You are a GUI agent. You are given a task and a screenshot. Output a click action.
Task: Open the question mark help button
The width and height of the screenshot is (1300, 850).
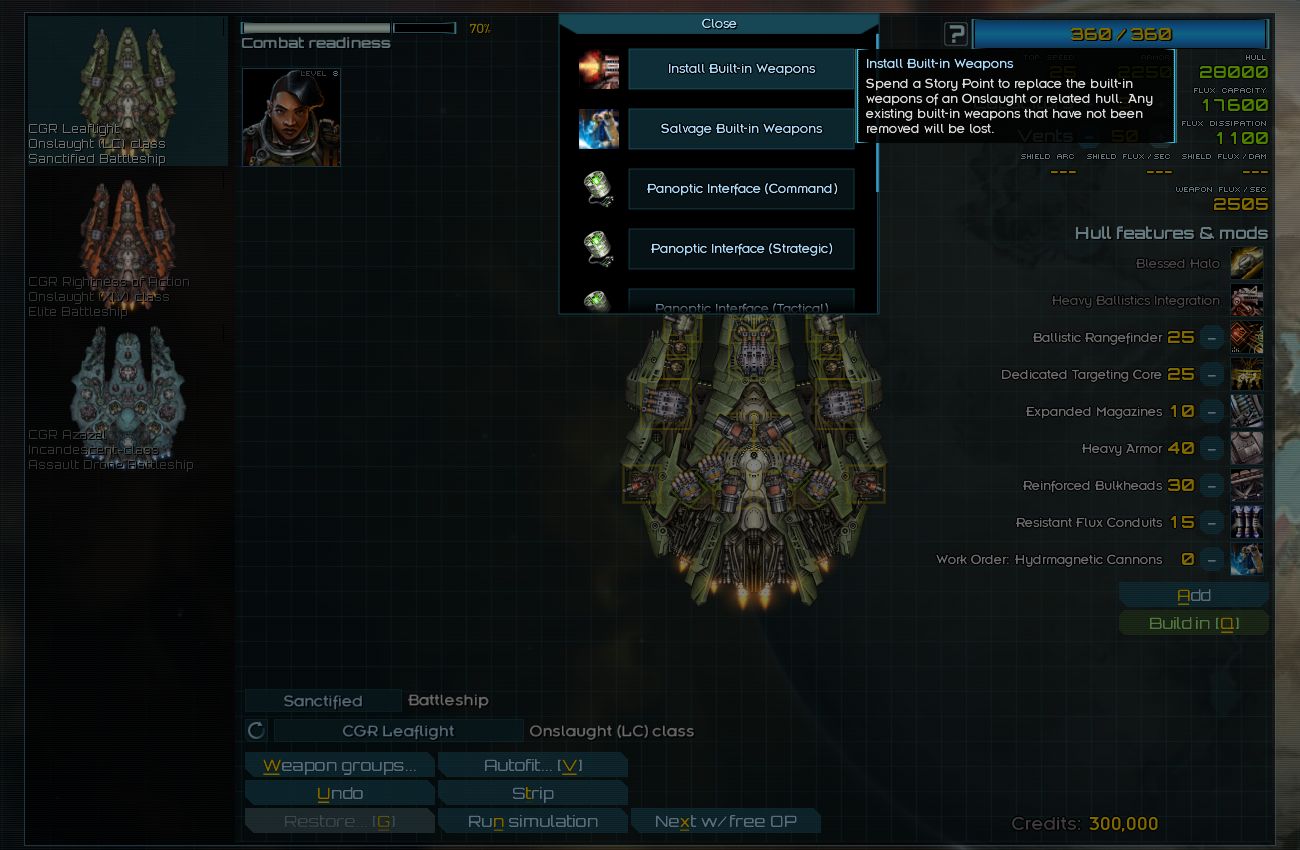click(956, 34)
